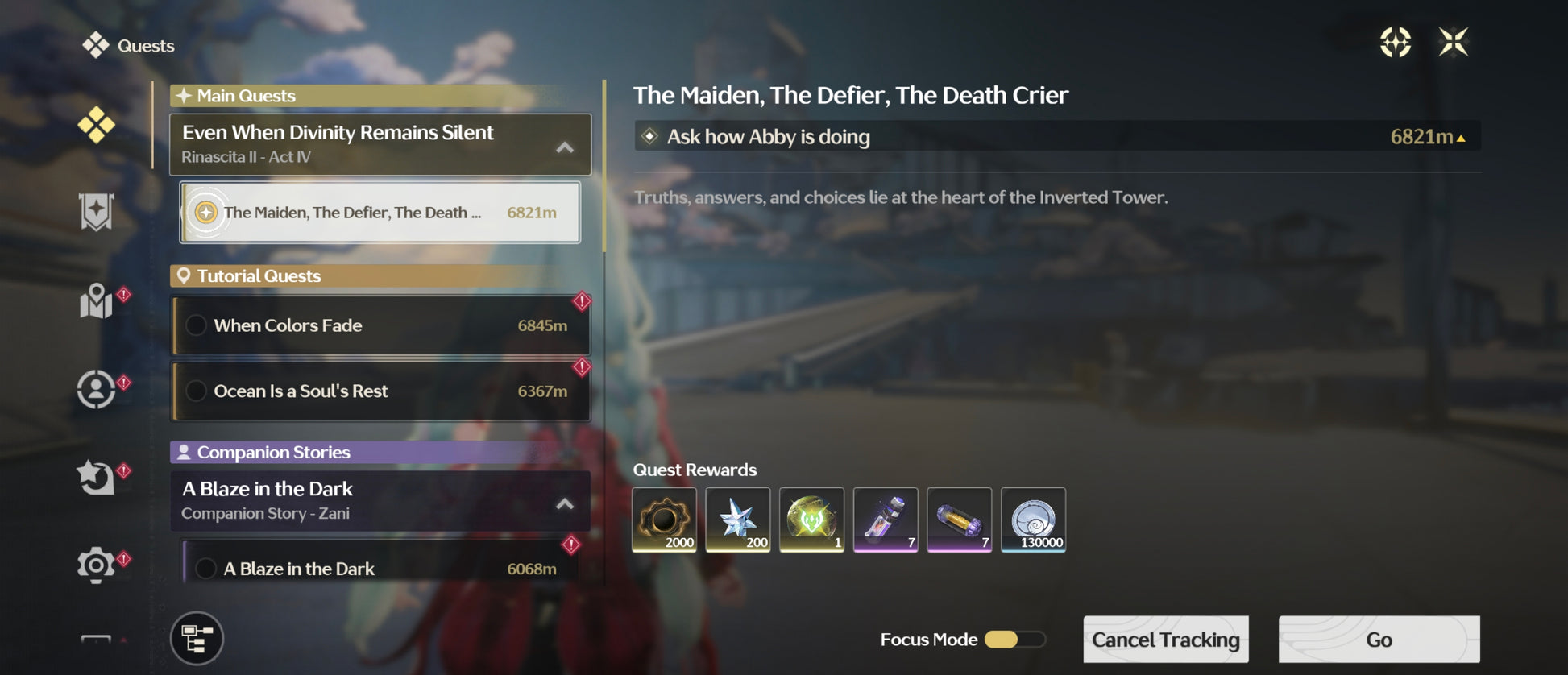Open the When Colors Fade quest
This screenshot has width=1568, height=675.
coord(381,325)
